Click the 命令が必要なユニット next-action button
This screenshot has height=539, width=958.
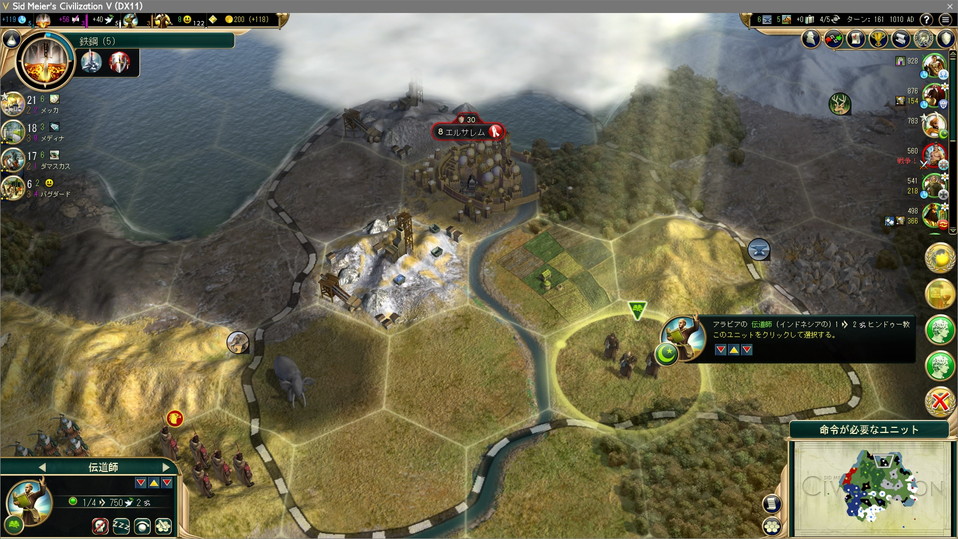point(870,430)
